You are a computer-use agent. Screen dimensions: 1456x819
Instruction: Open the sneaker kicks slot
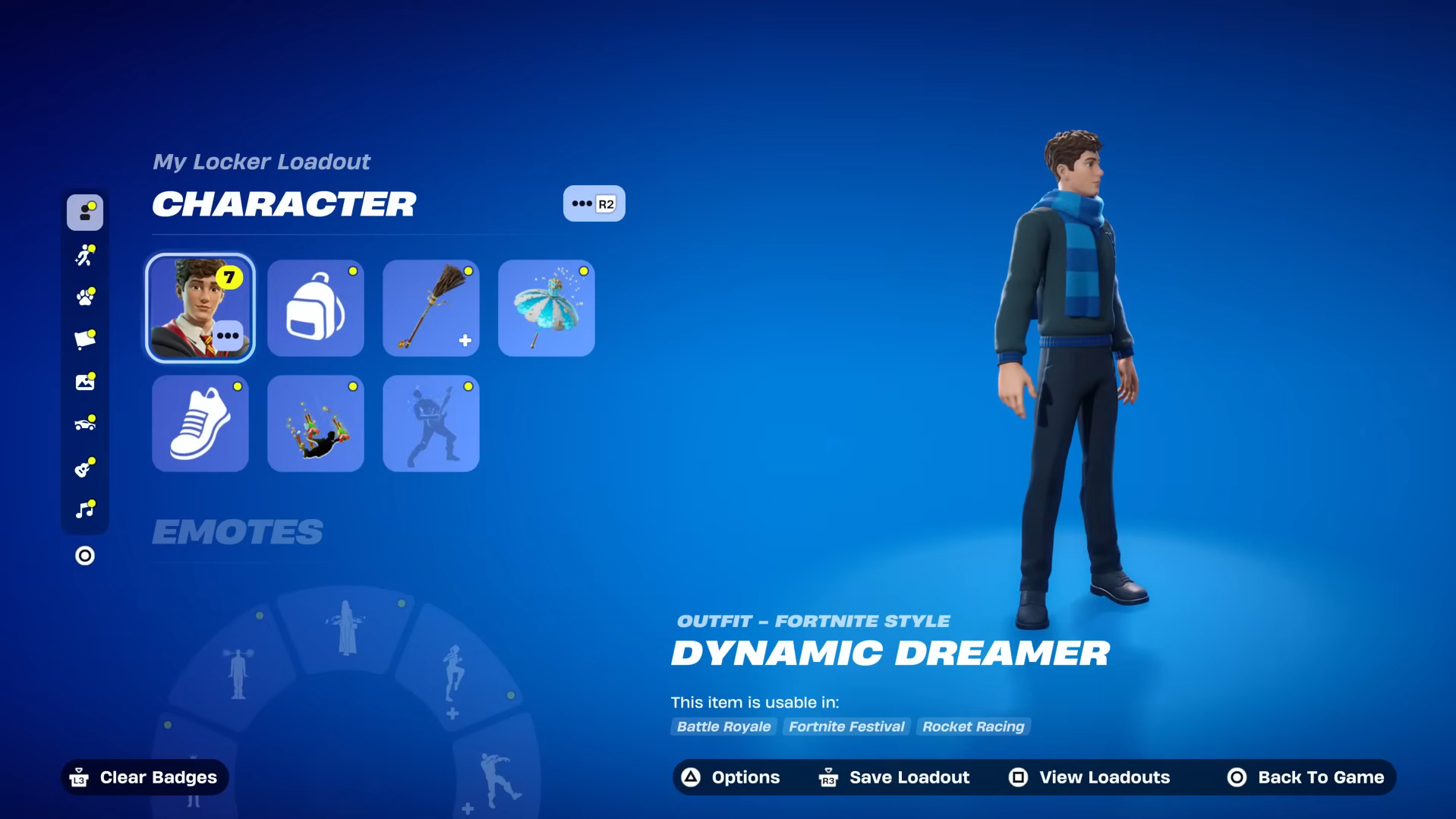(200, 424)
